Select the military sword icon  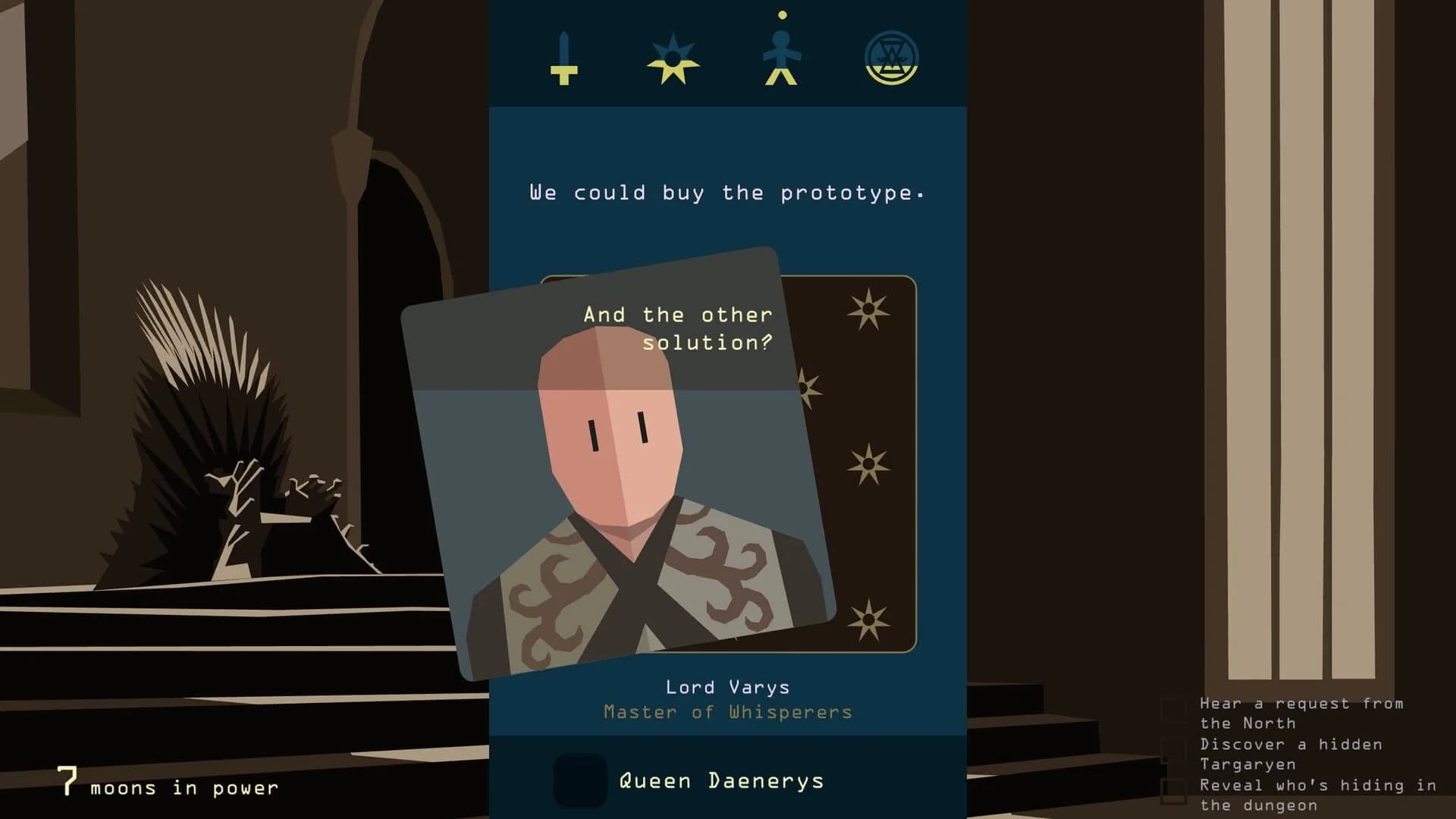pos(564,59)
